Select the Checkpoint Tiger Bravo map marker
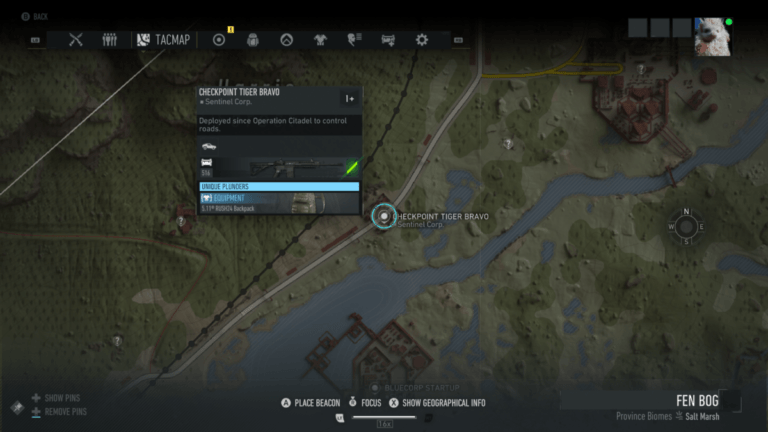This screenshot has width=768, height=432. coord(384,216)
